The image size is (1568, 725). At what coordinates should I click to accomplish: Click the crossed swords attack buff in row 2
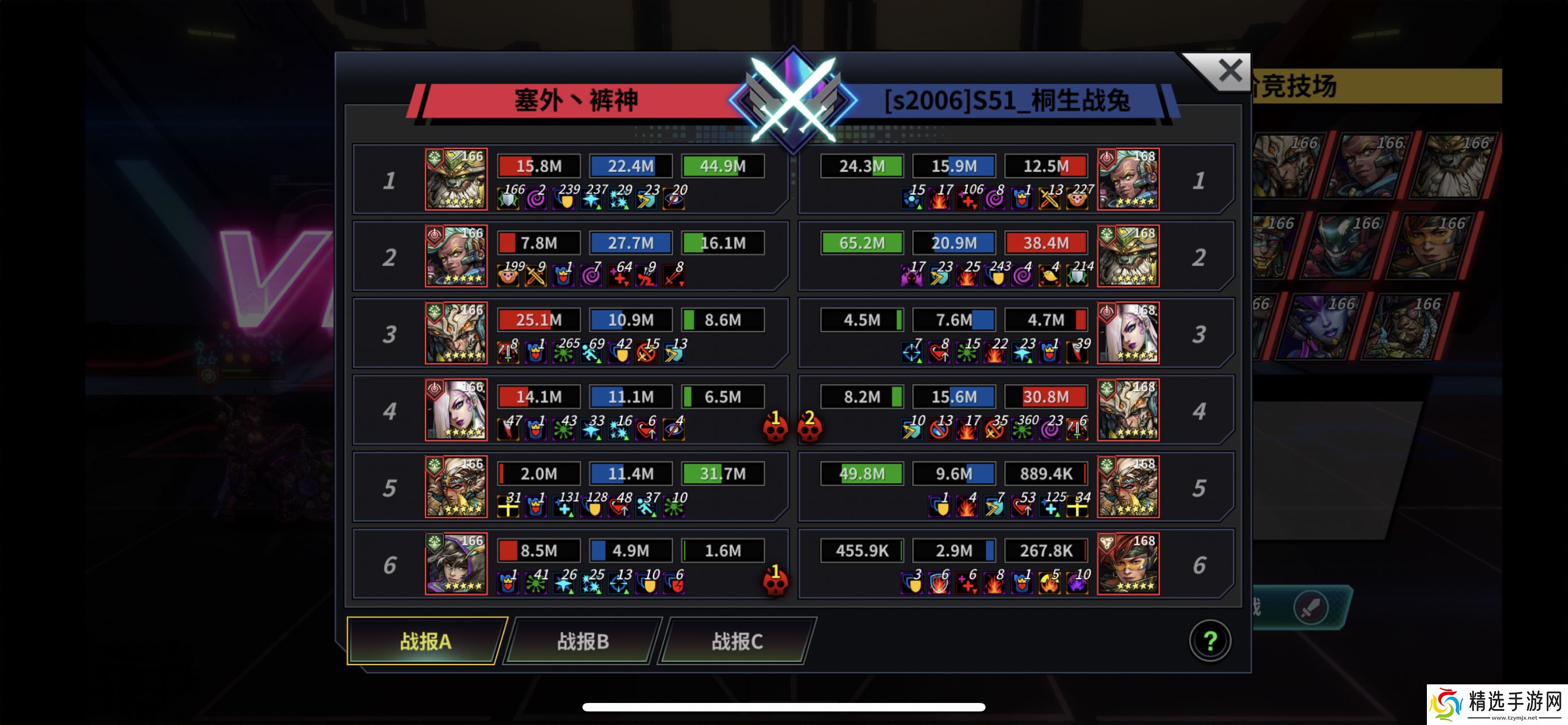(x=537, y=277)
